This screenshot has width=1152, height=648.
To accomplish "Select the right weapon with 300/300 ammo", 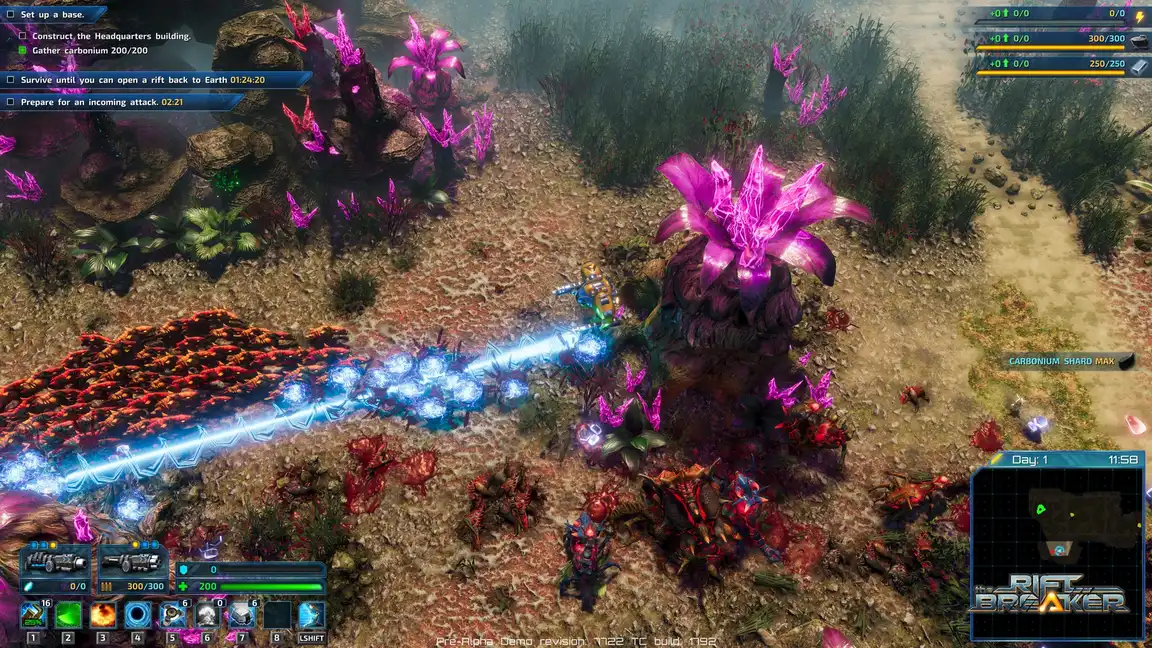I will click(132, 568).
